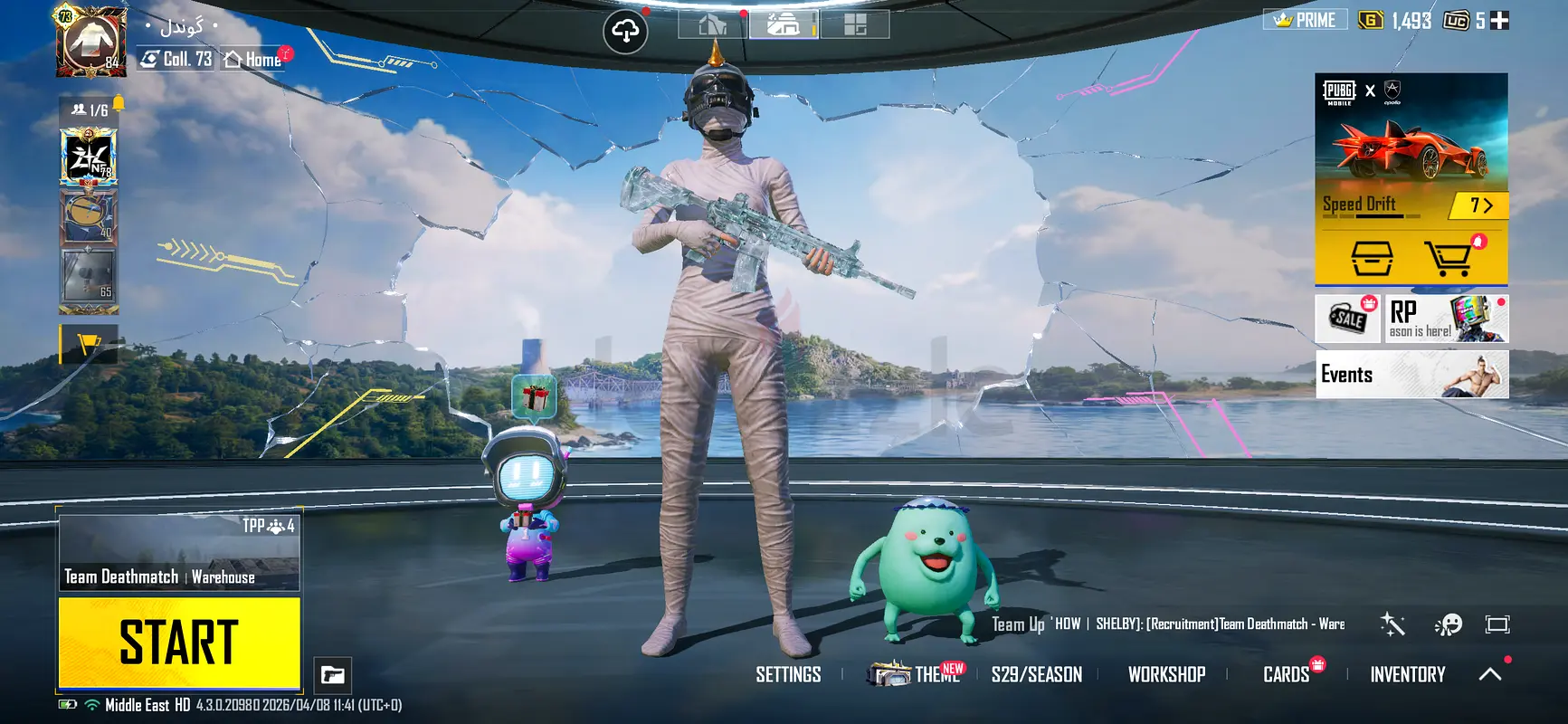Open the player profile avatar

point(92,43)
